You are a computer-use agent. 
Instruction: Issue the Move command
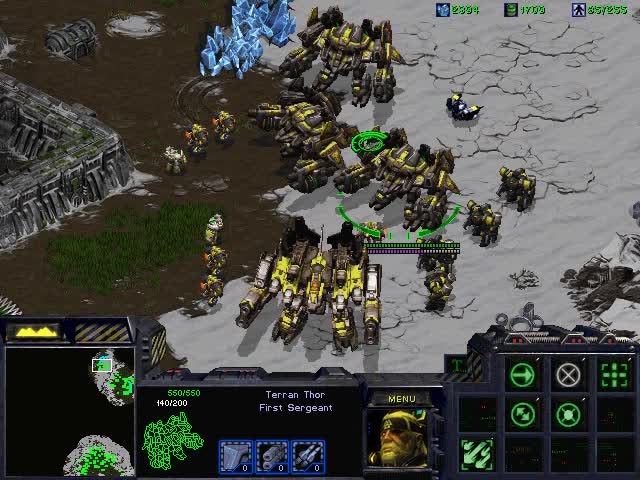(523, 375)
